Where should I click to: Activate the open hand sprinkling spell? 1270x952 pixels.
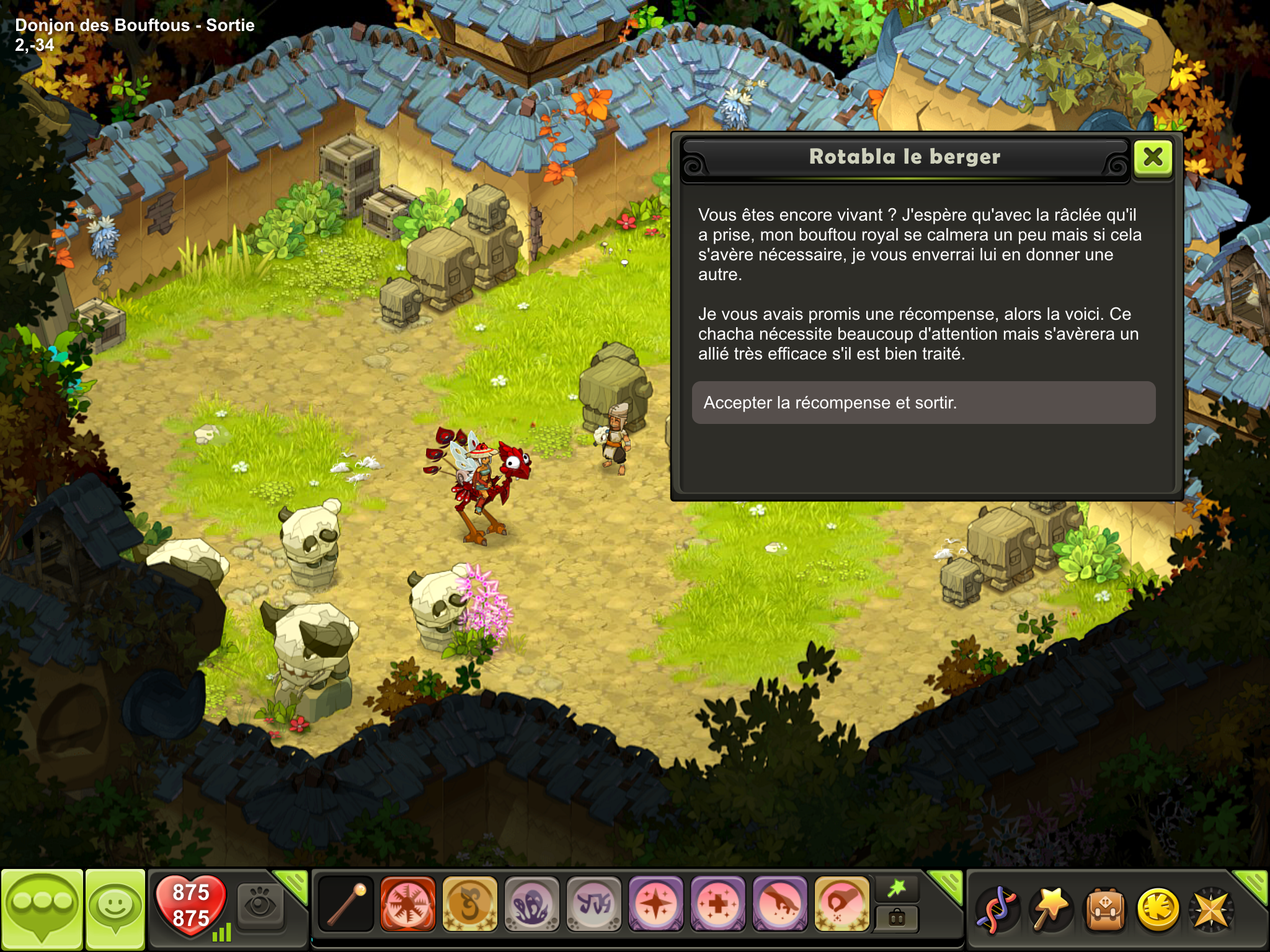[779, 905]
